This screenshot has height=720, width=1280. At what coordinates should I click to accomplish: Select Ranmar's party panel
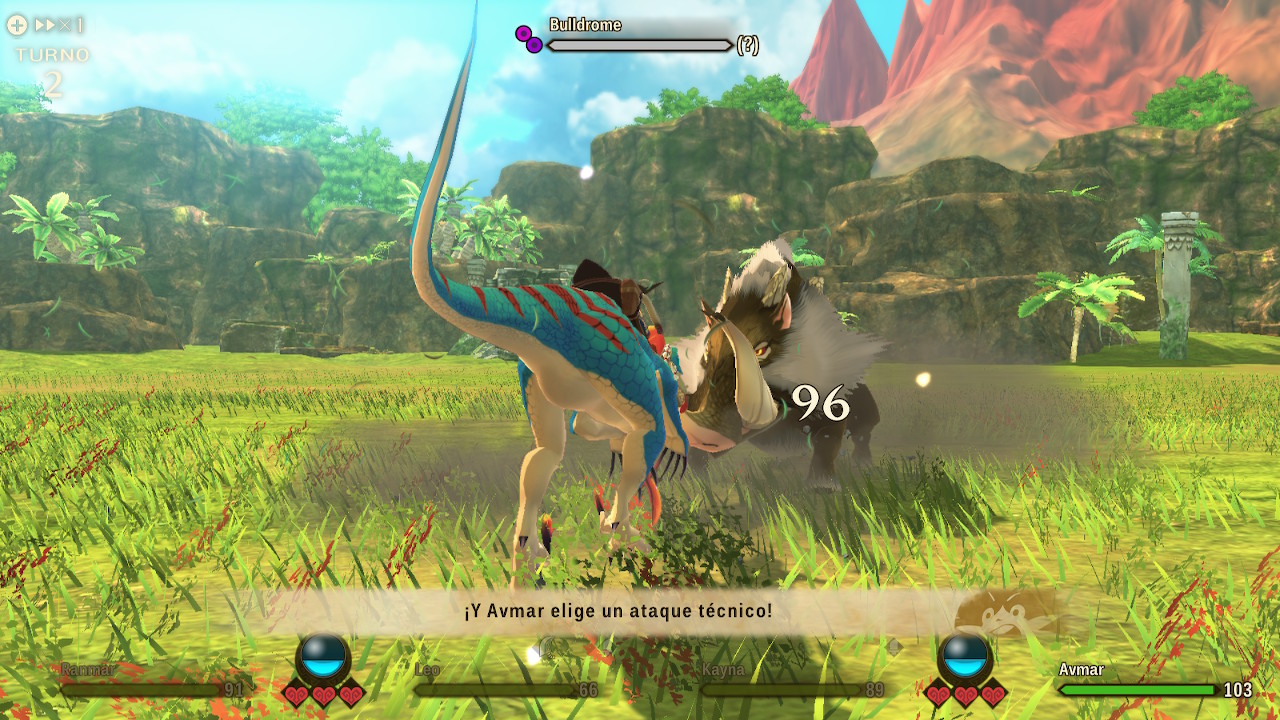[152, 681]
